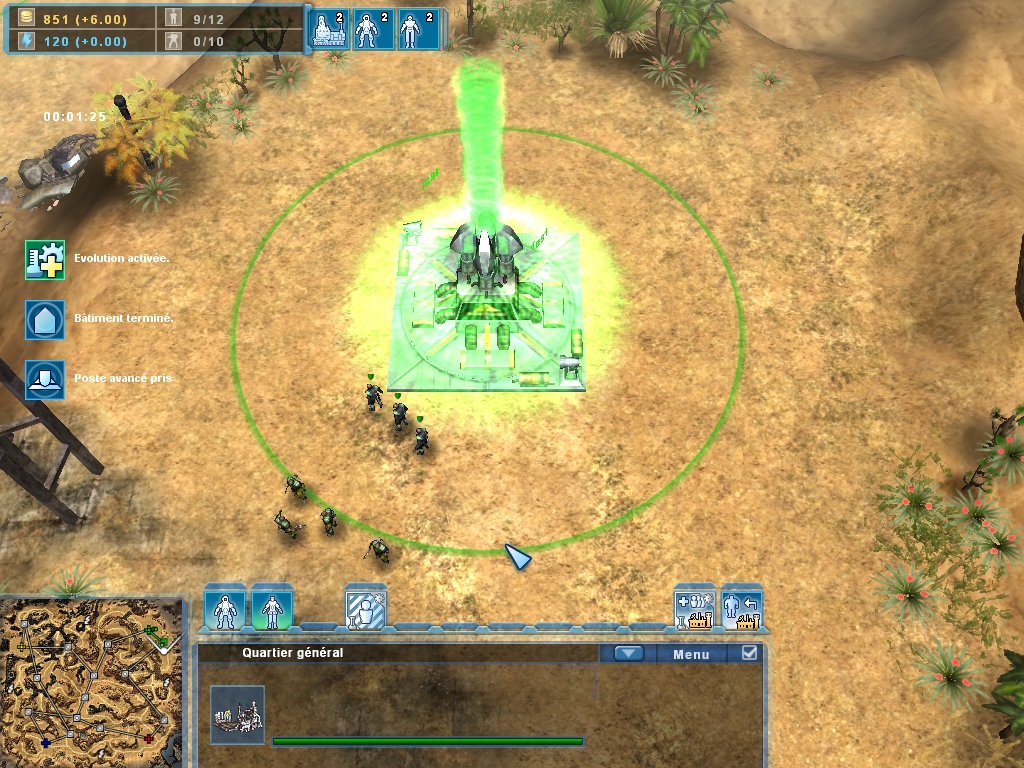Open the 'Evolution activée' notification icon

click(45, 259)
